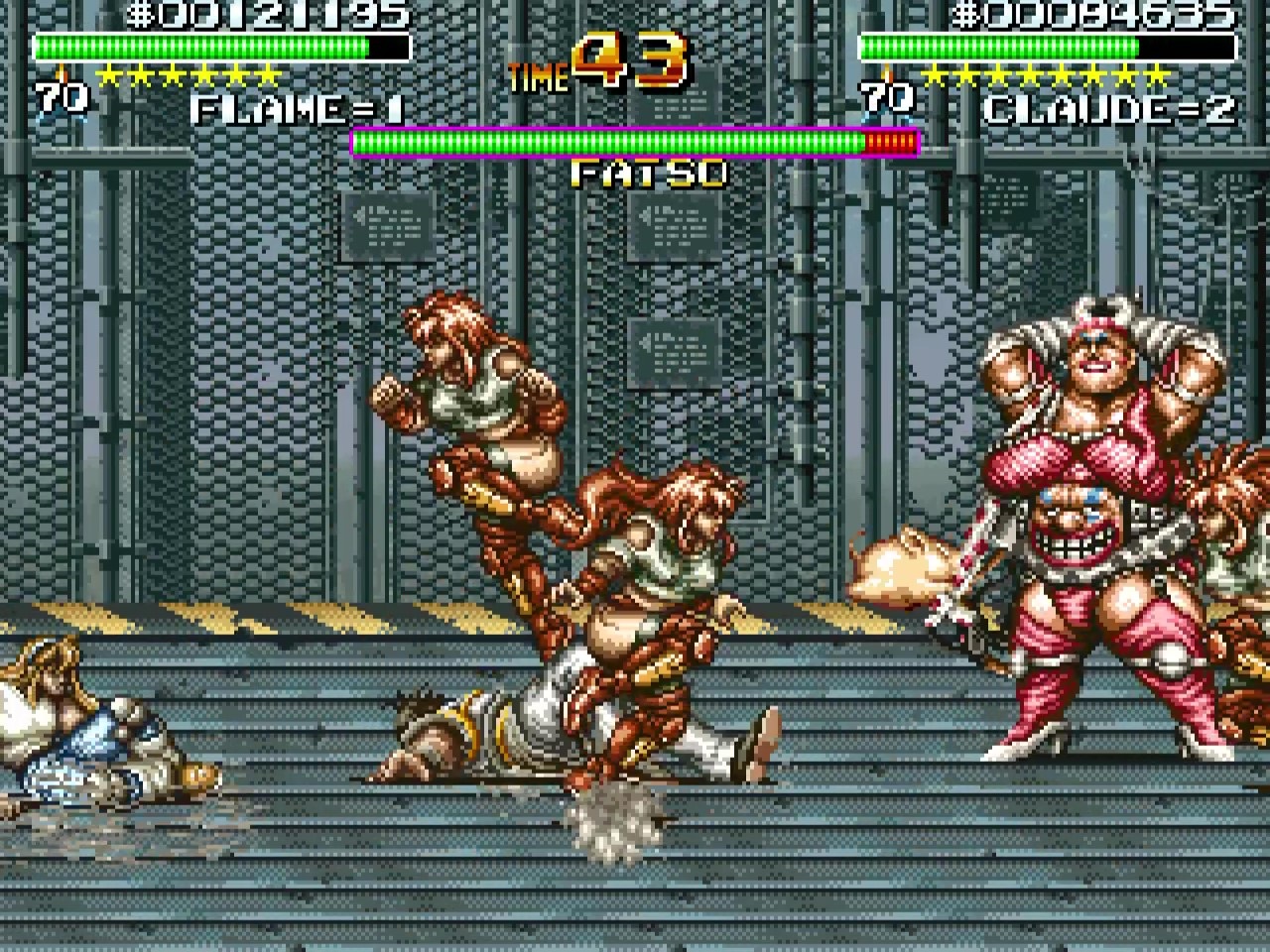Click the FATSO boss name label
The height and width of the screenshot is (952, 1270).
pos(650,174)
